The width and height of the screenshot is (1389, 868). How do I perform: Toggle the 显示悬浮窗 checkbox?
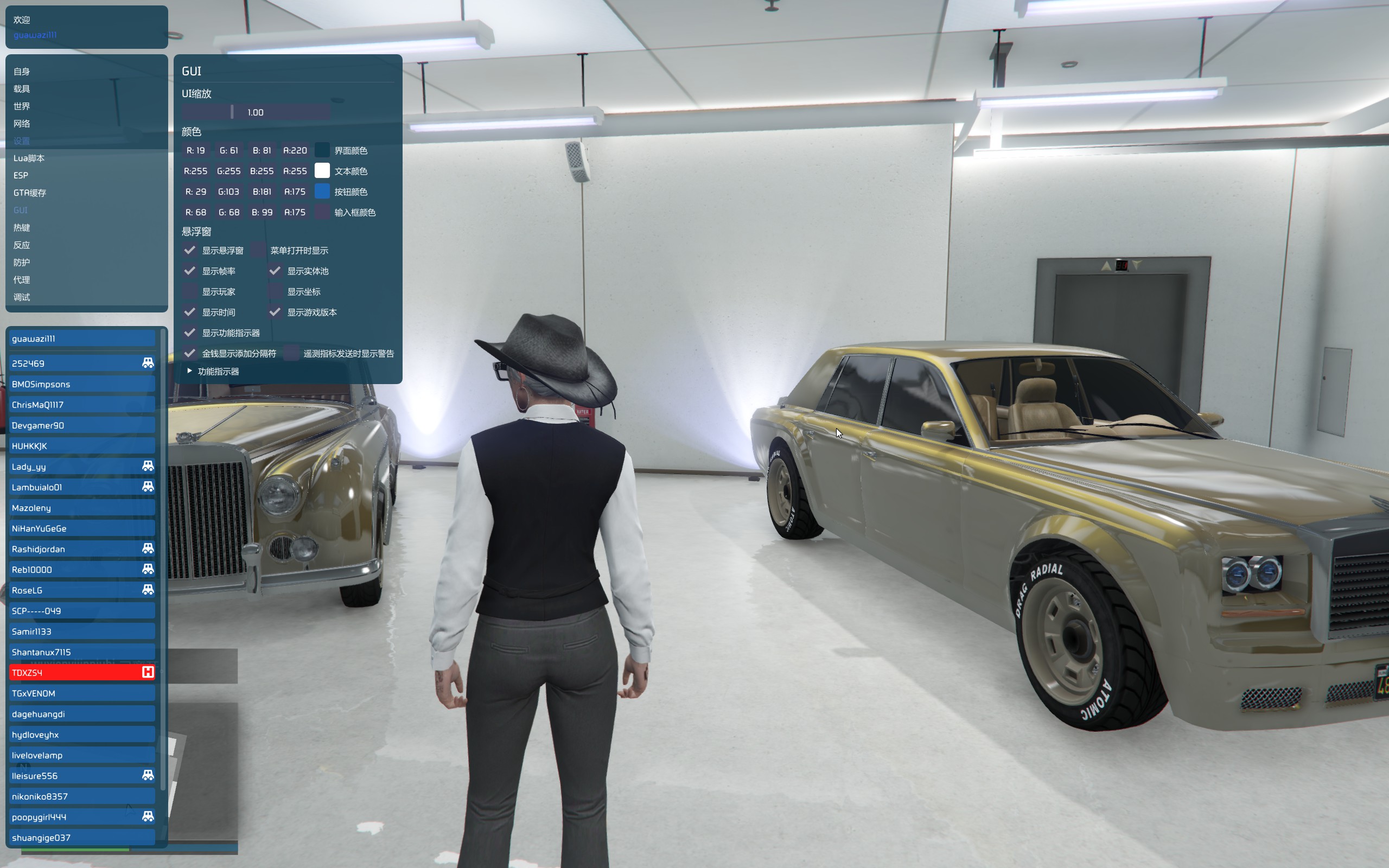190,250
